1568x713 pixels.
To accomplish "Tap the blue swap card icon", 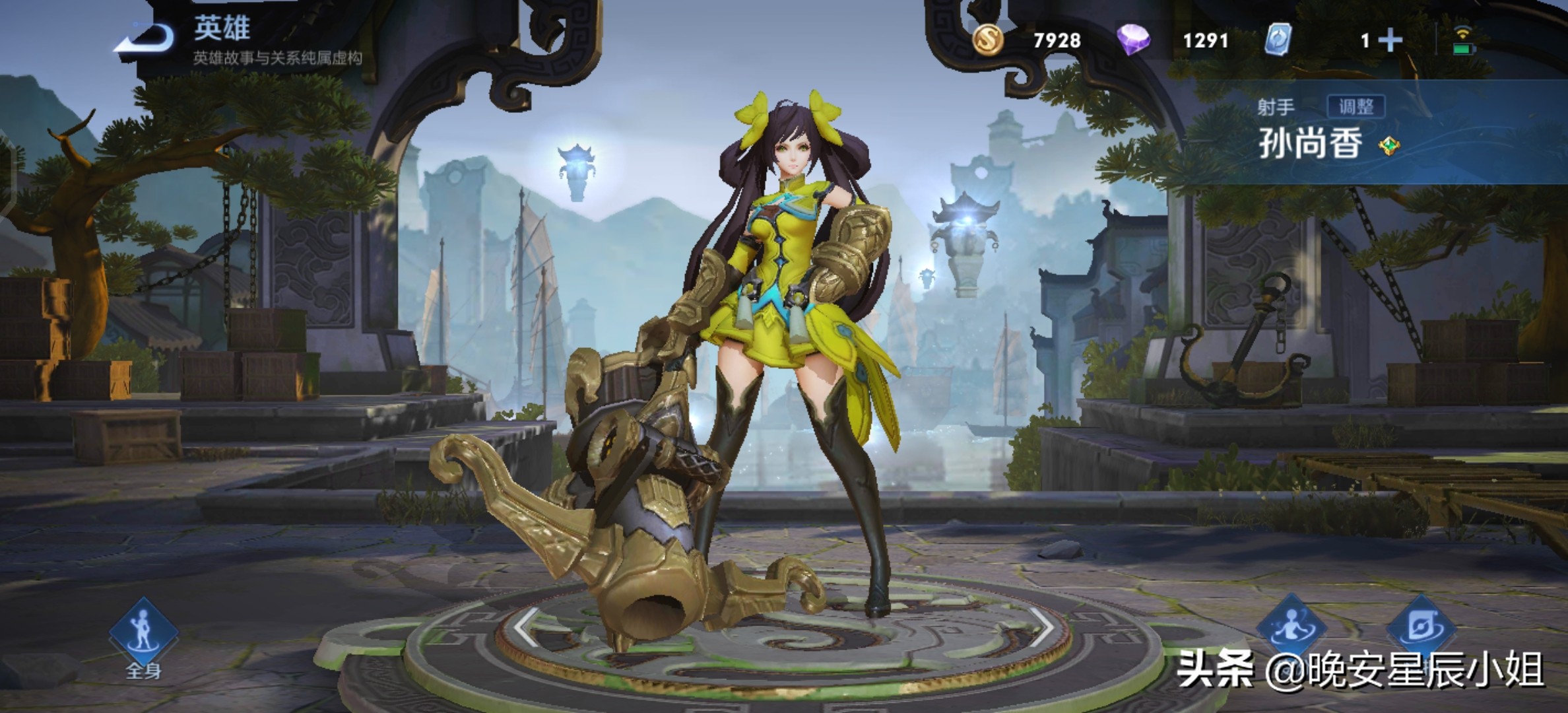I will 1278,40.
